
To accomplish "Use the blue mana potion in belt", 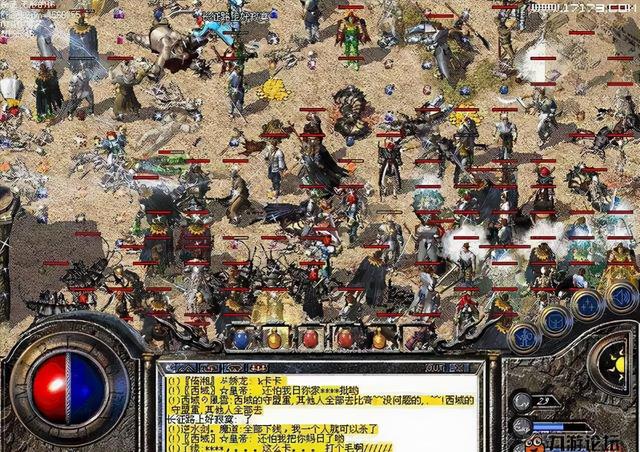I will coord(241,339).
